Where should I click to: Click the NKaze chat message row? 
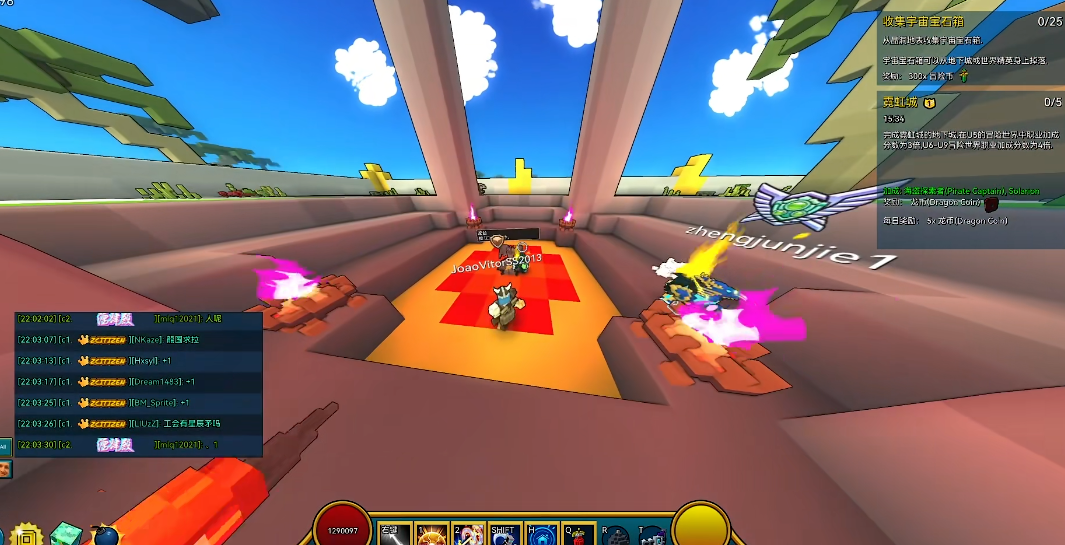138,340
